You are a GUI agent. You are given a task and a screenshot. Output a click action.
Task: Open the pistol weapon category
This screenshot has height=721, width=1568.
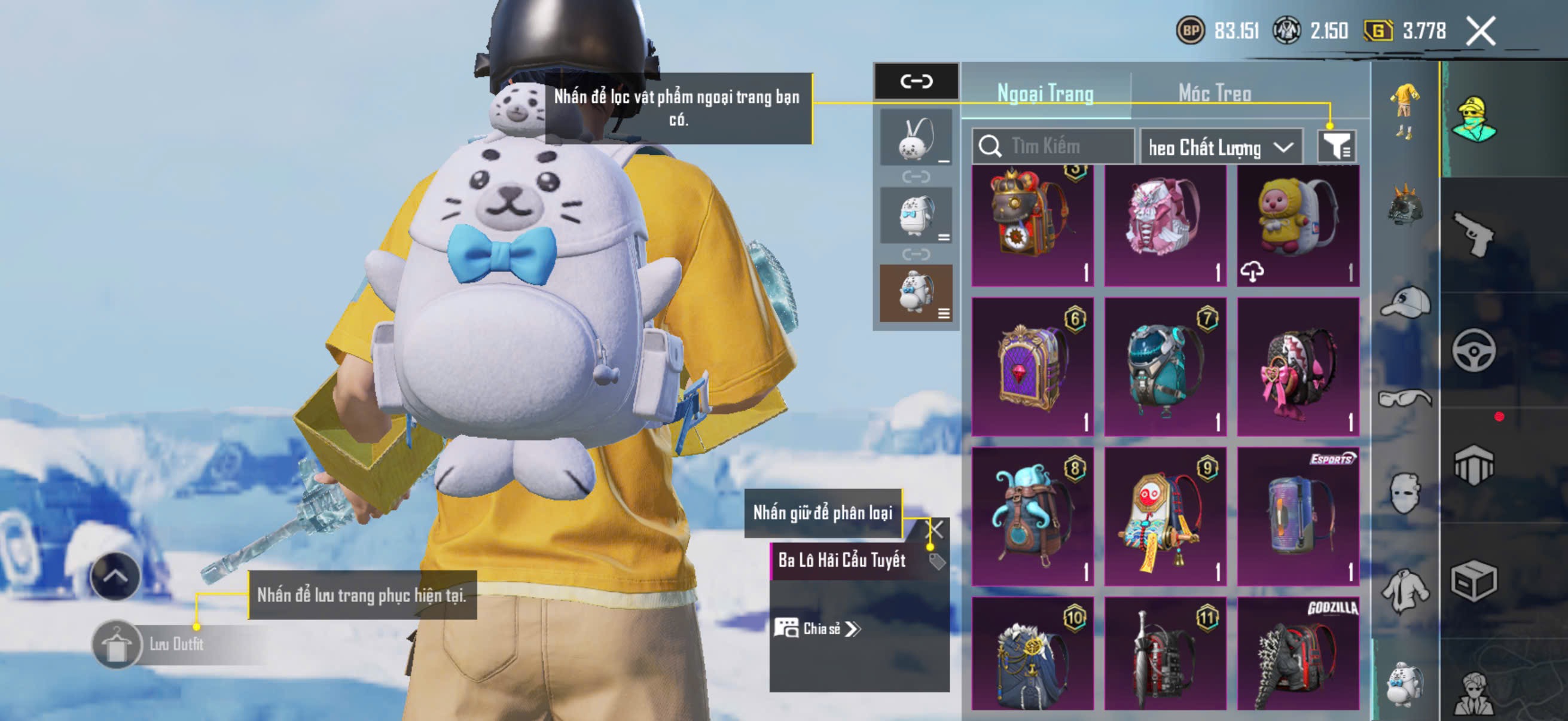coord(1474,235)
